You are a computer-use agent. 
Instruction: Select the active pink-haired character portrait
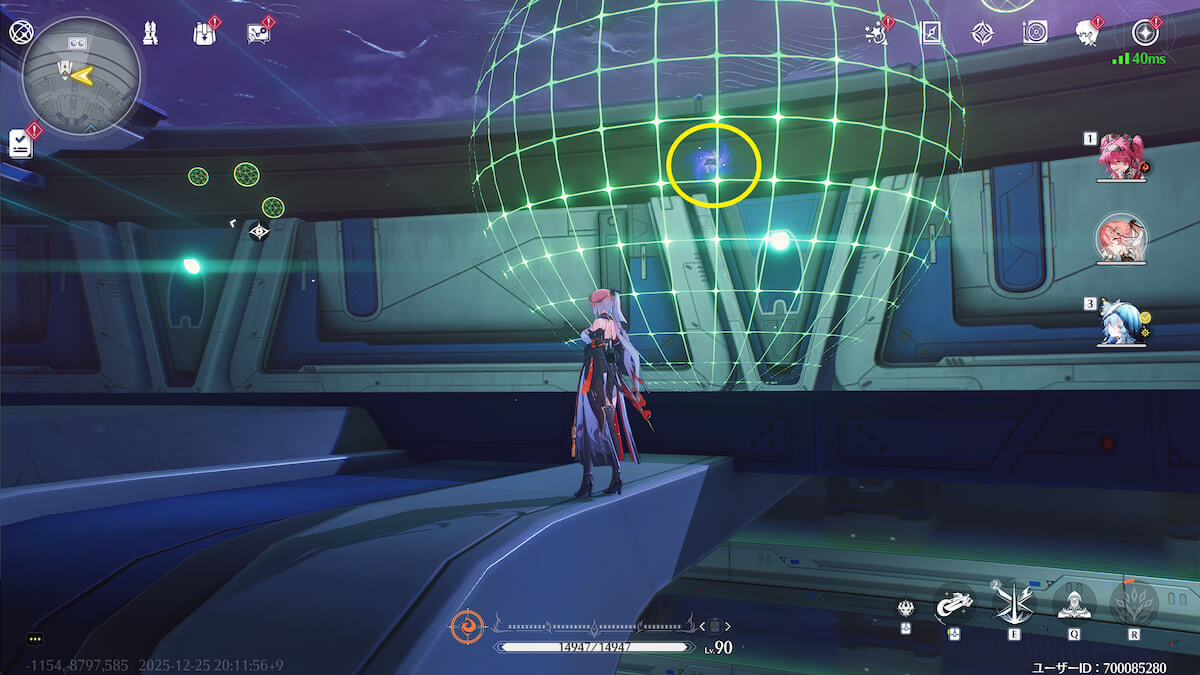(1121, 239)
